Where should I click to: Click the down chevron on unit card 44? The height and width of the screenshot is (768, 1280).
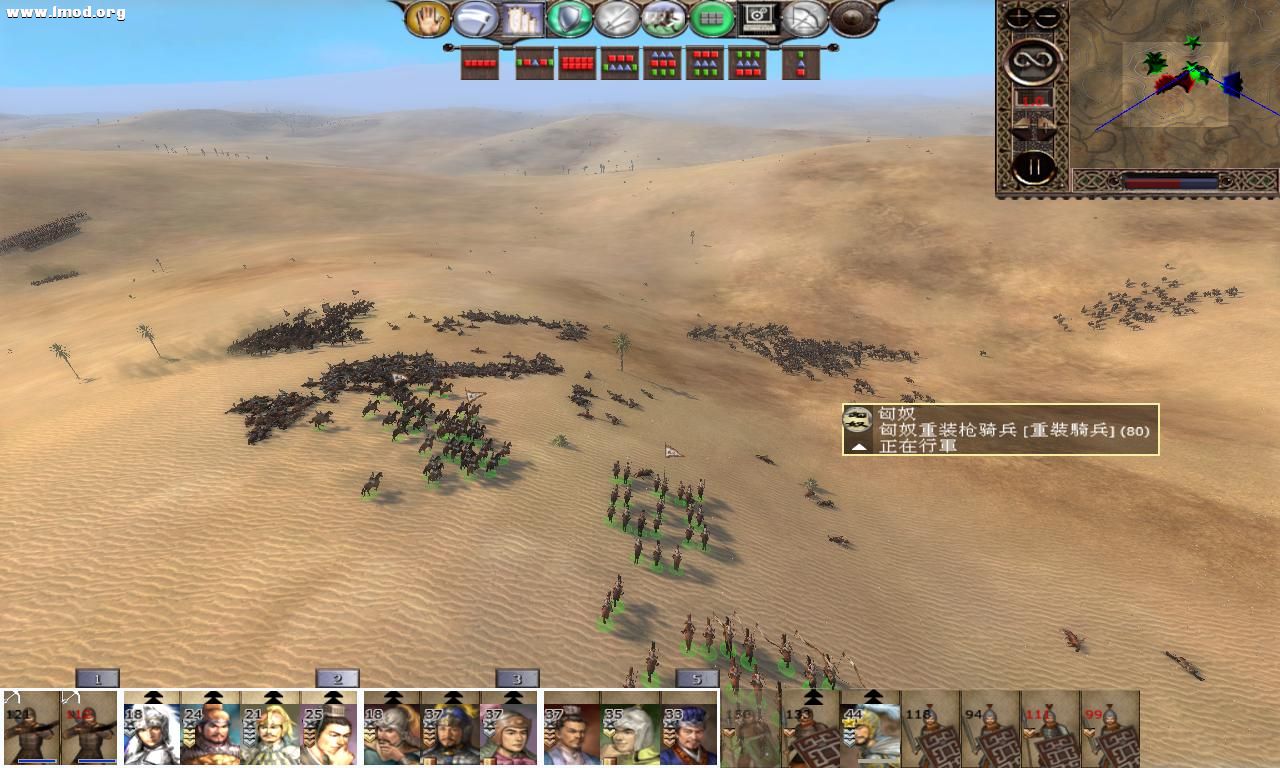849,736
